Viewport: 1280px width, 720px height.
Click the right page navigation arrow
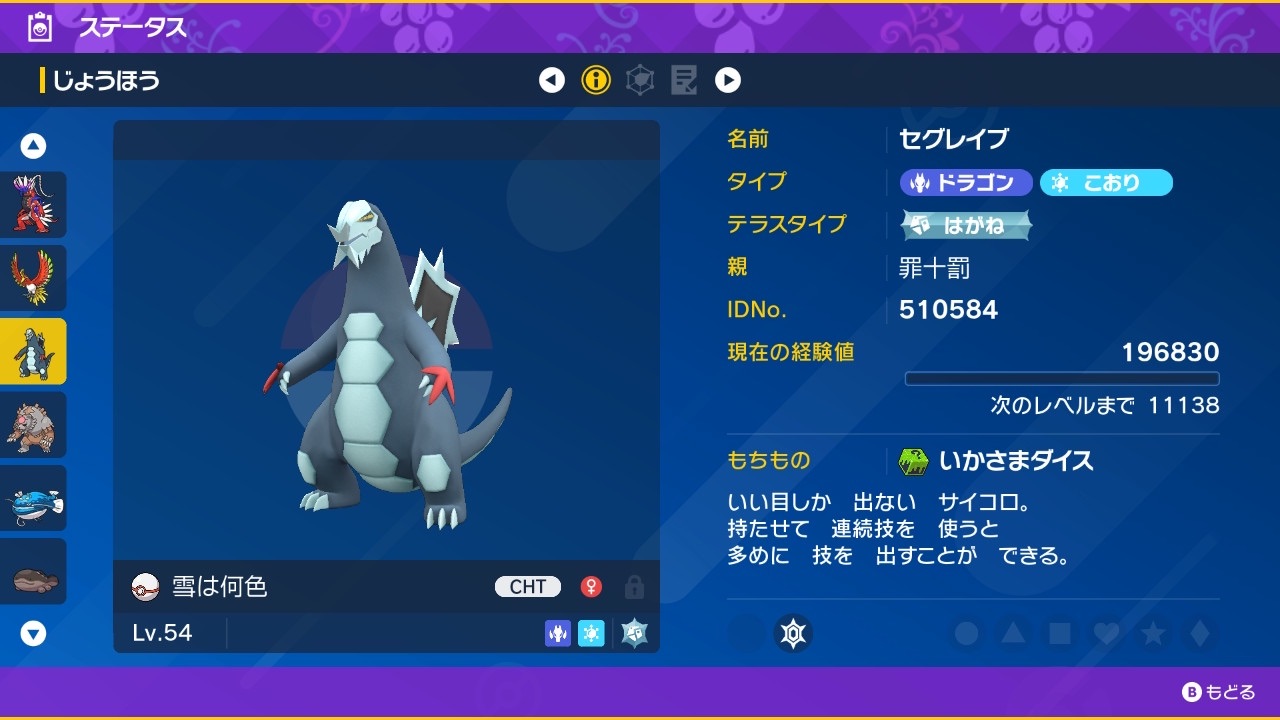728,80
